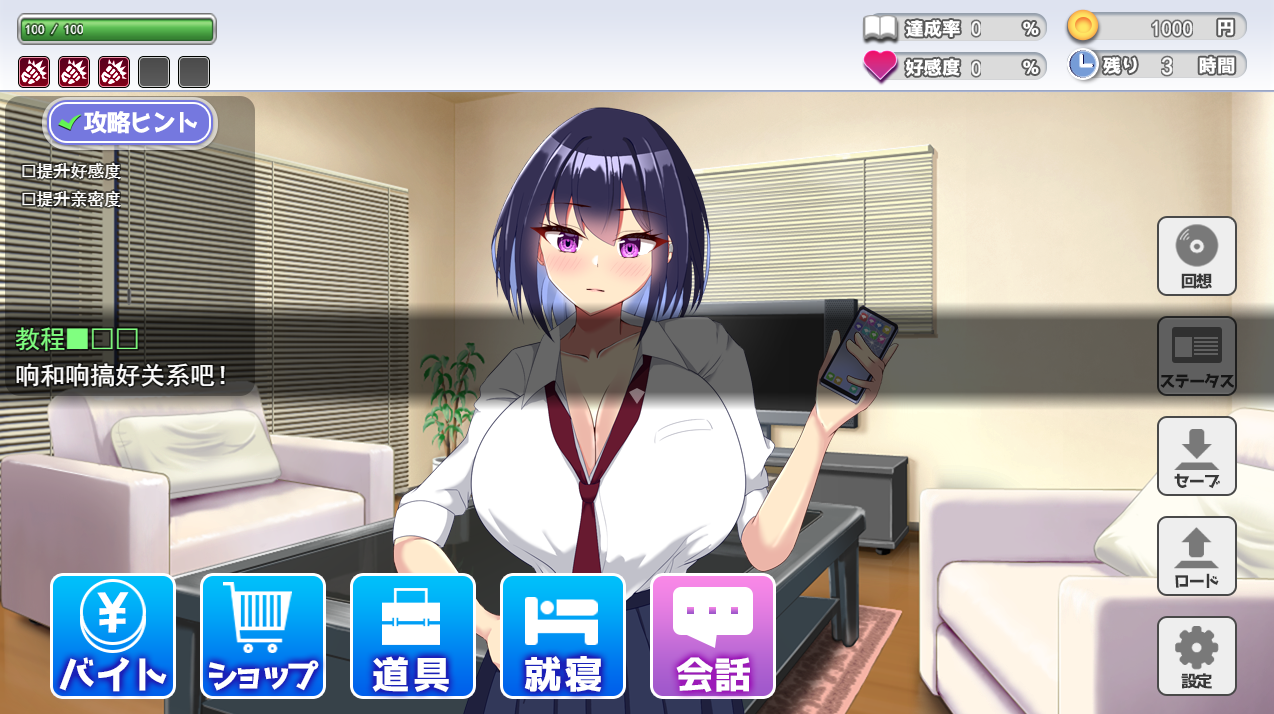Open the 道具 items menu
The height and width of the screenshot is (714, 1274).
click(x=412, y=635)
